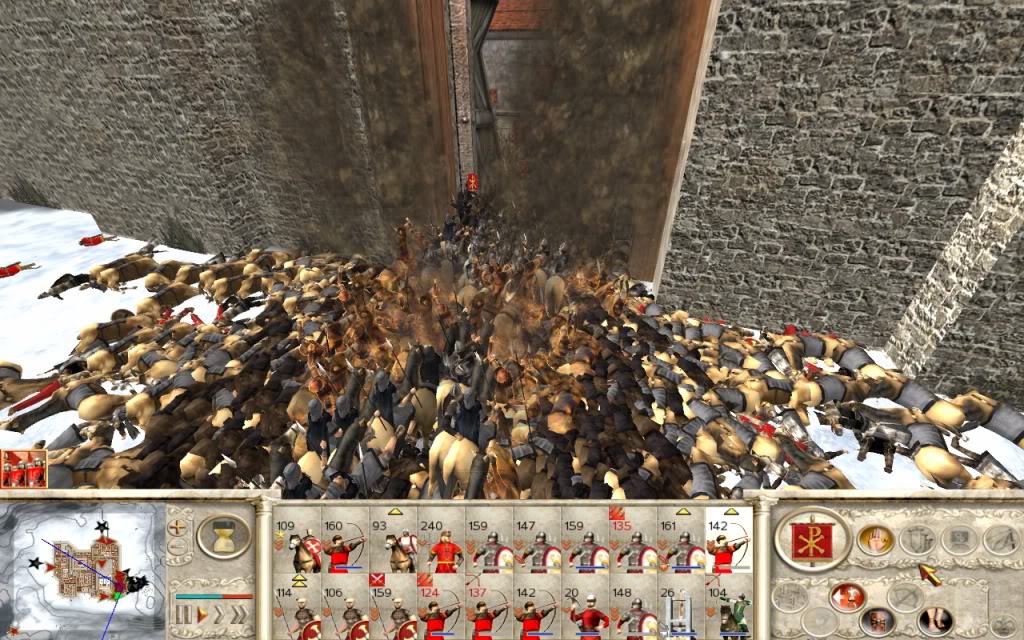
Task: Click the red withdraw arrow button
Action: [847, 597]
